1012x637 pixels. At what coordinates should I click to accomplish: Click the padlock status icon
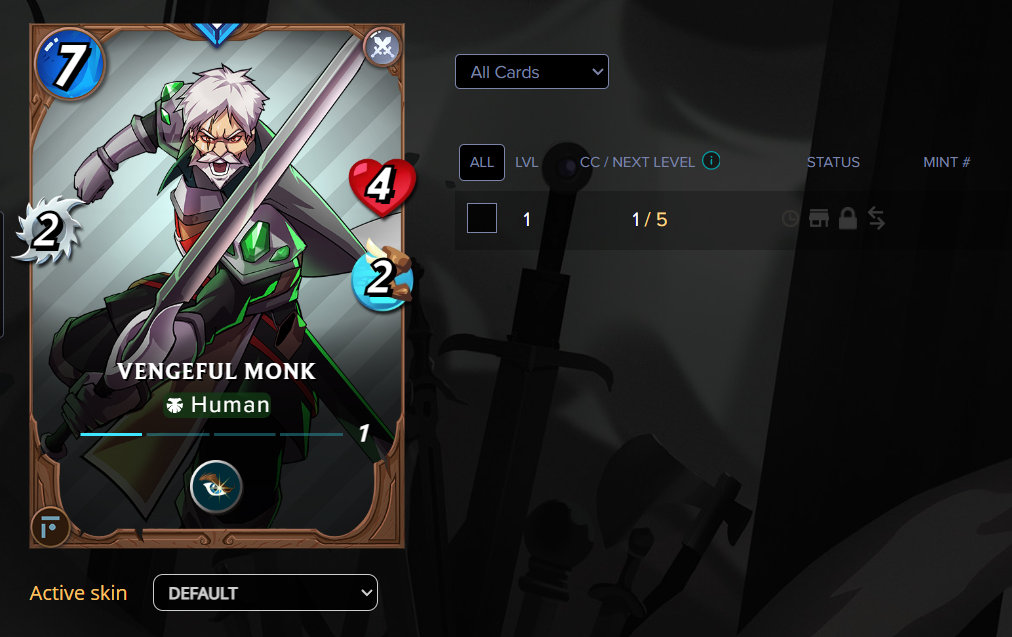pos(847,218)
